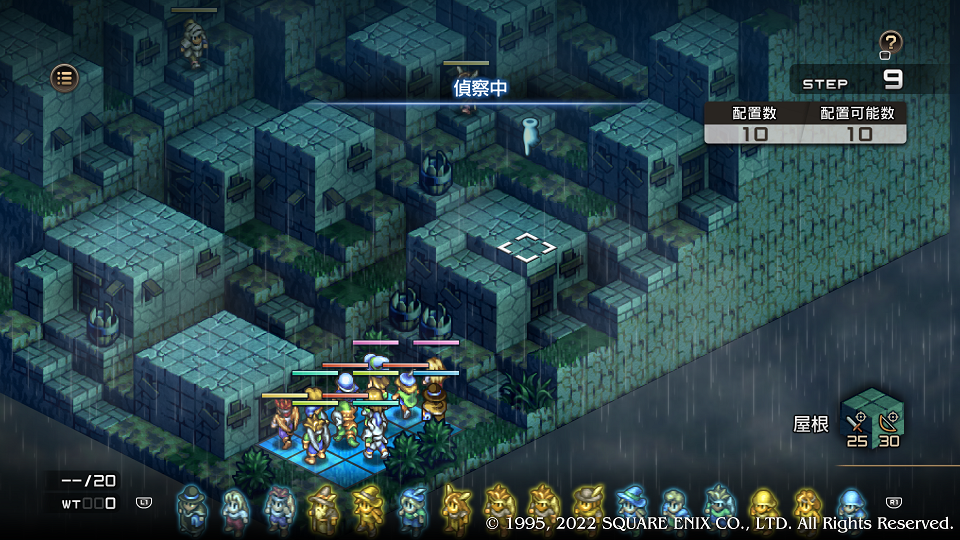Choose the red-haired unit portrait
Screen dimensions: 960x540
point(279,507)
